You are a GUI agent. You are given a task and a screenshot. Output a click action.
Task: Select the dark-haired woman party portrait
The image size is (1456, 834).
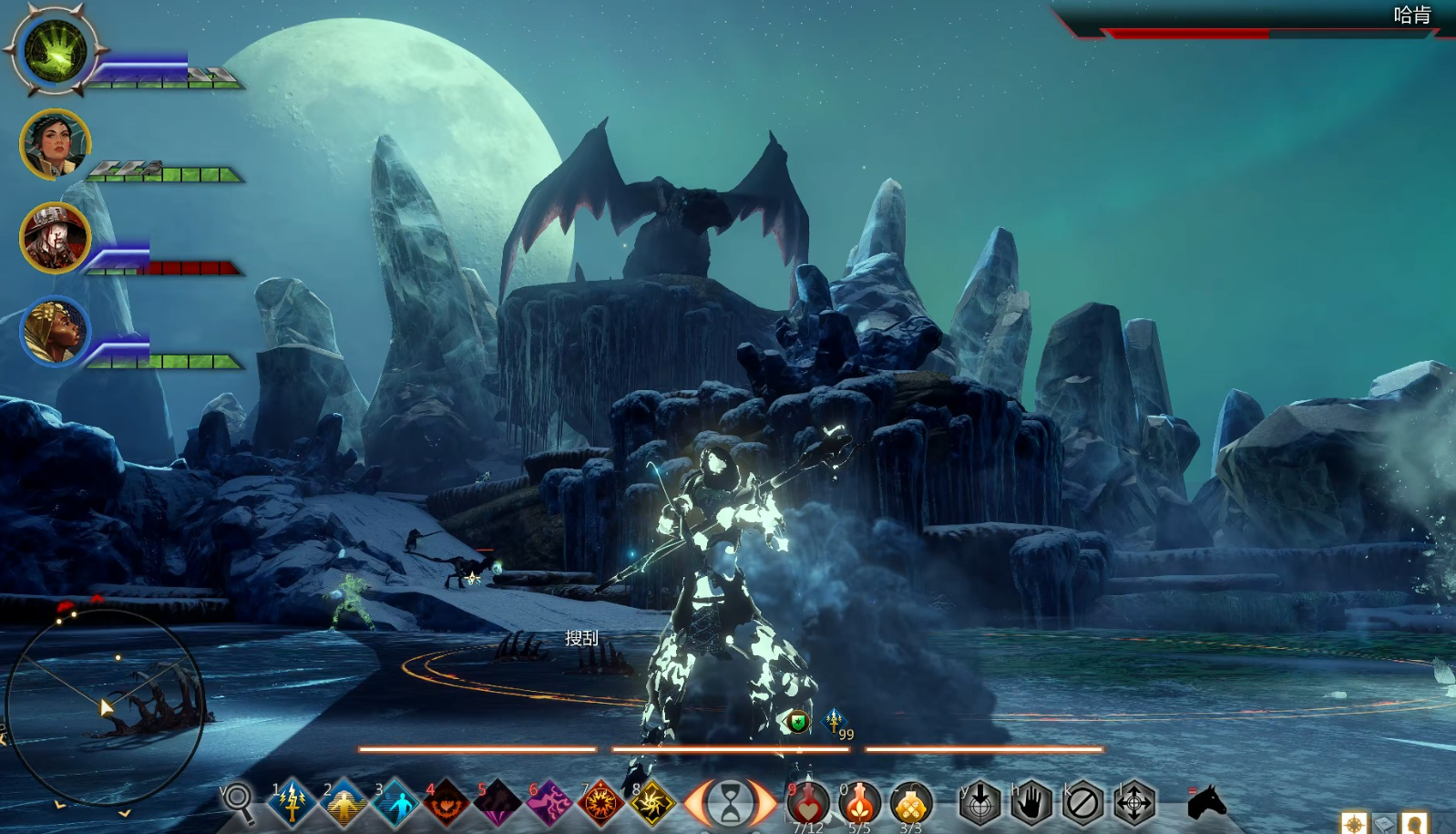point(55,144)
